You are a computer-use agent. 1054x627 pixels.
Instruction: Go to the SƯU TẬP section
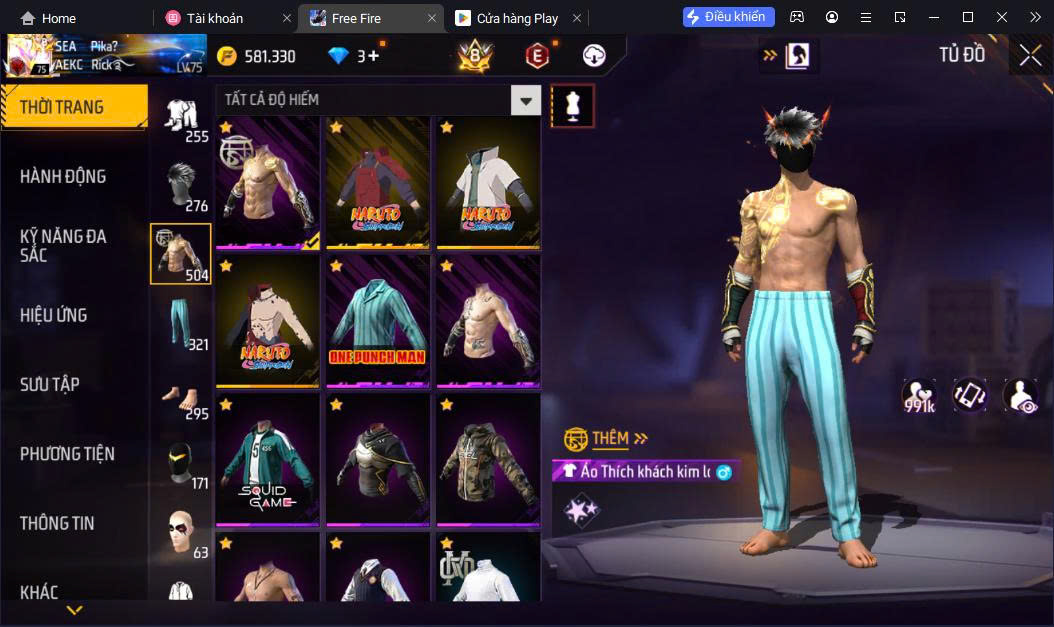coord(50,385)
